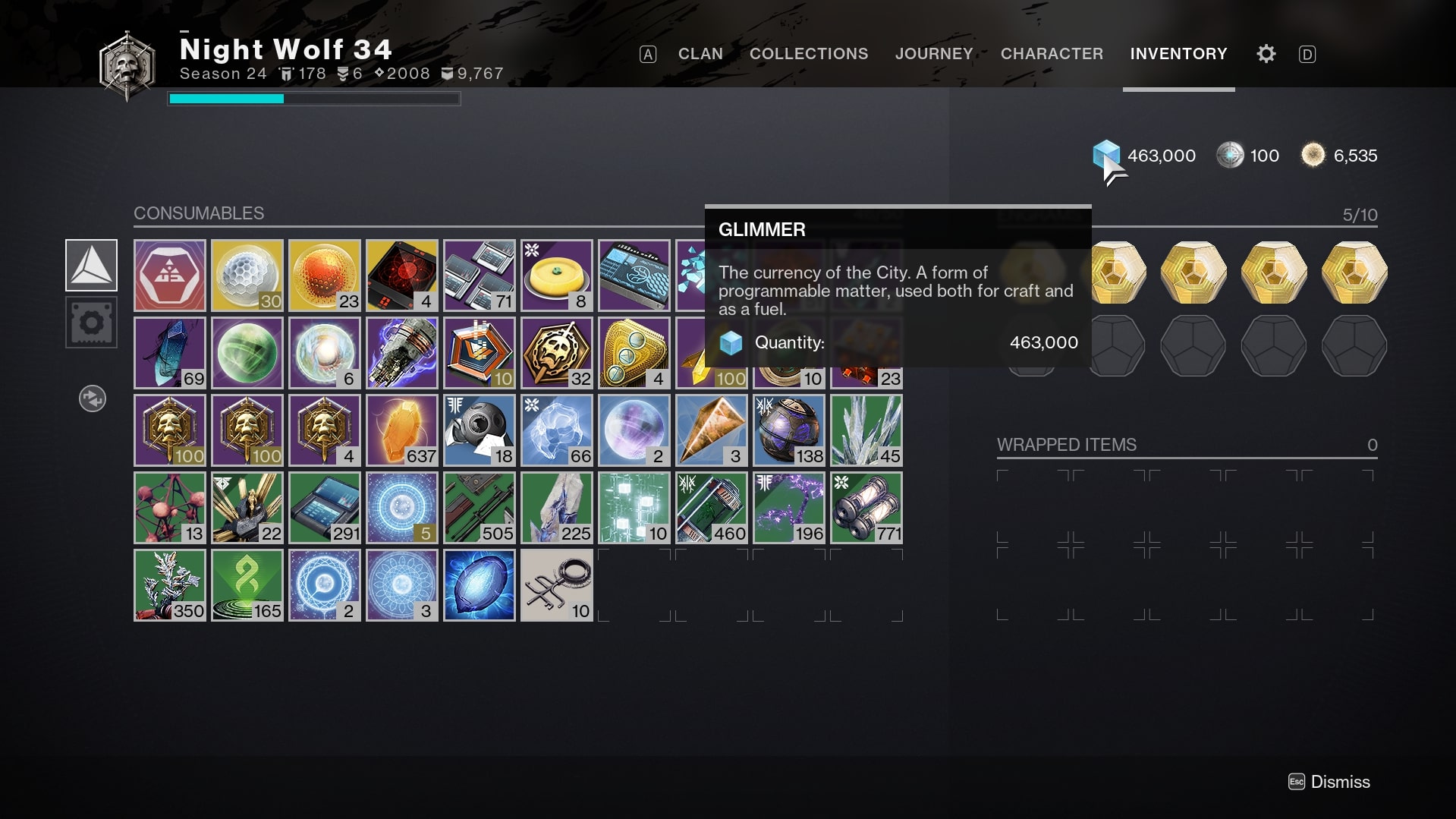
Task: Open the Clan tab
Action: (700, 54)
